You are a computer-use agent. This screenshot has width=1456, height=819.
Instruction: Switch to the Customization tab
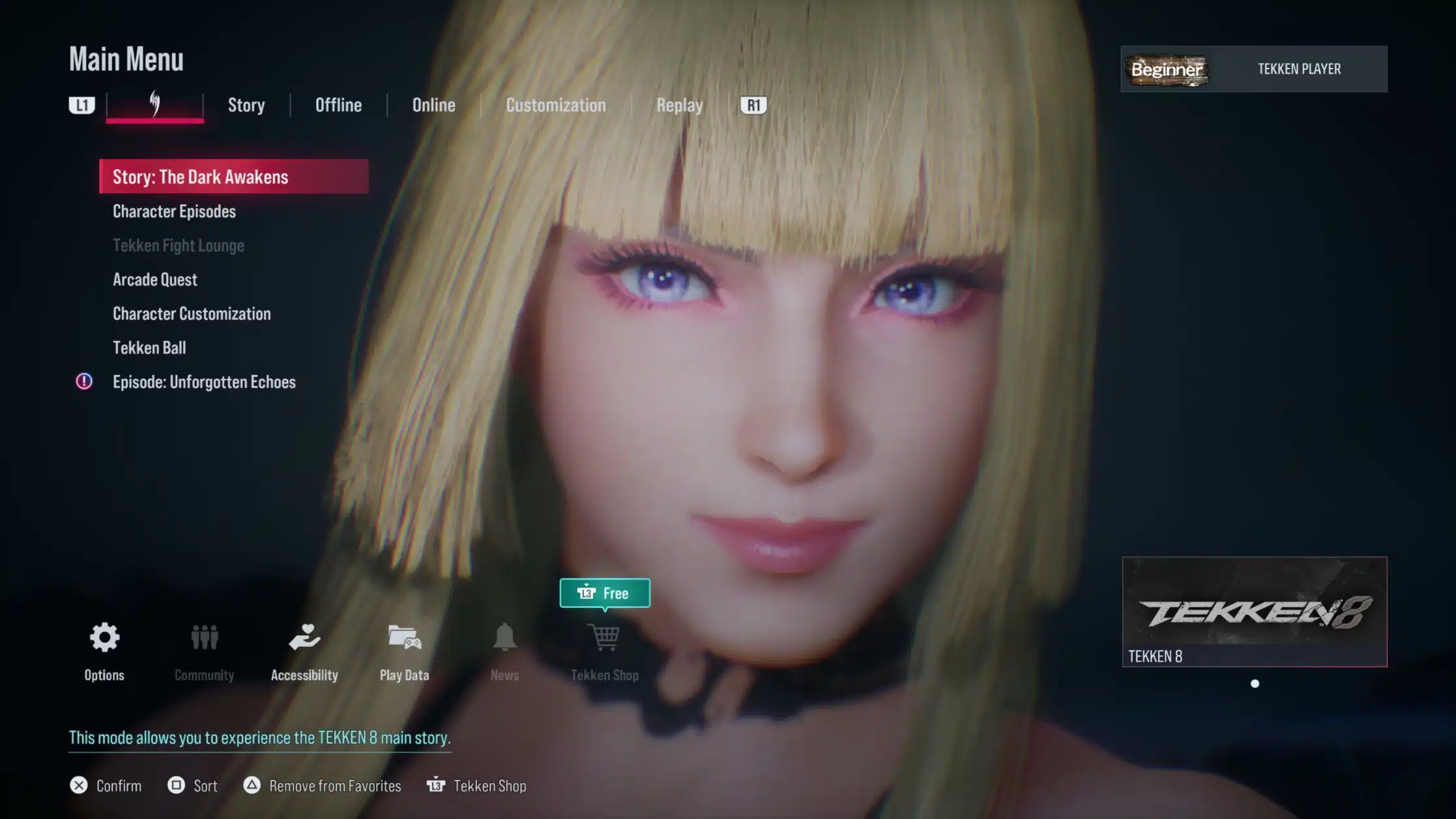coord(556,105)
